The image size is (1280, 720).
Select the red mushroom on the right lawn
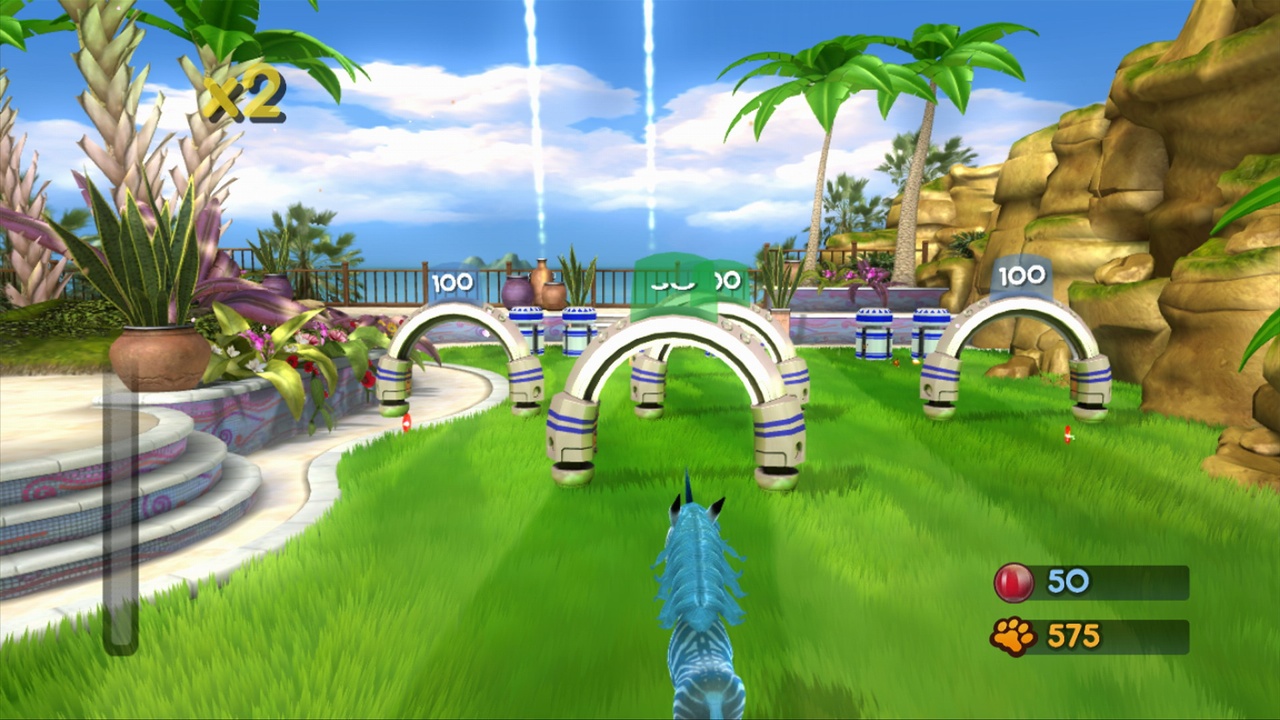coord(1068,432)
